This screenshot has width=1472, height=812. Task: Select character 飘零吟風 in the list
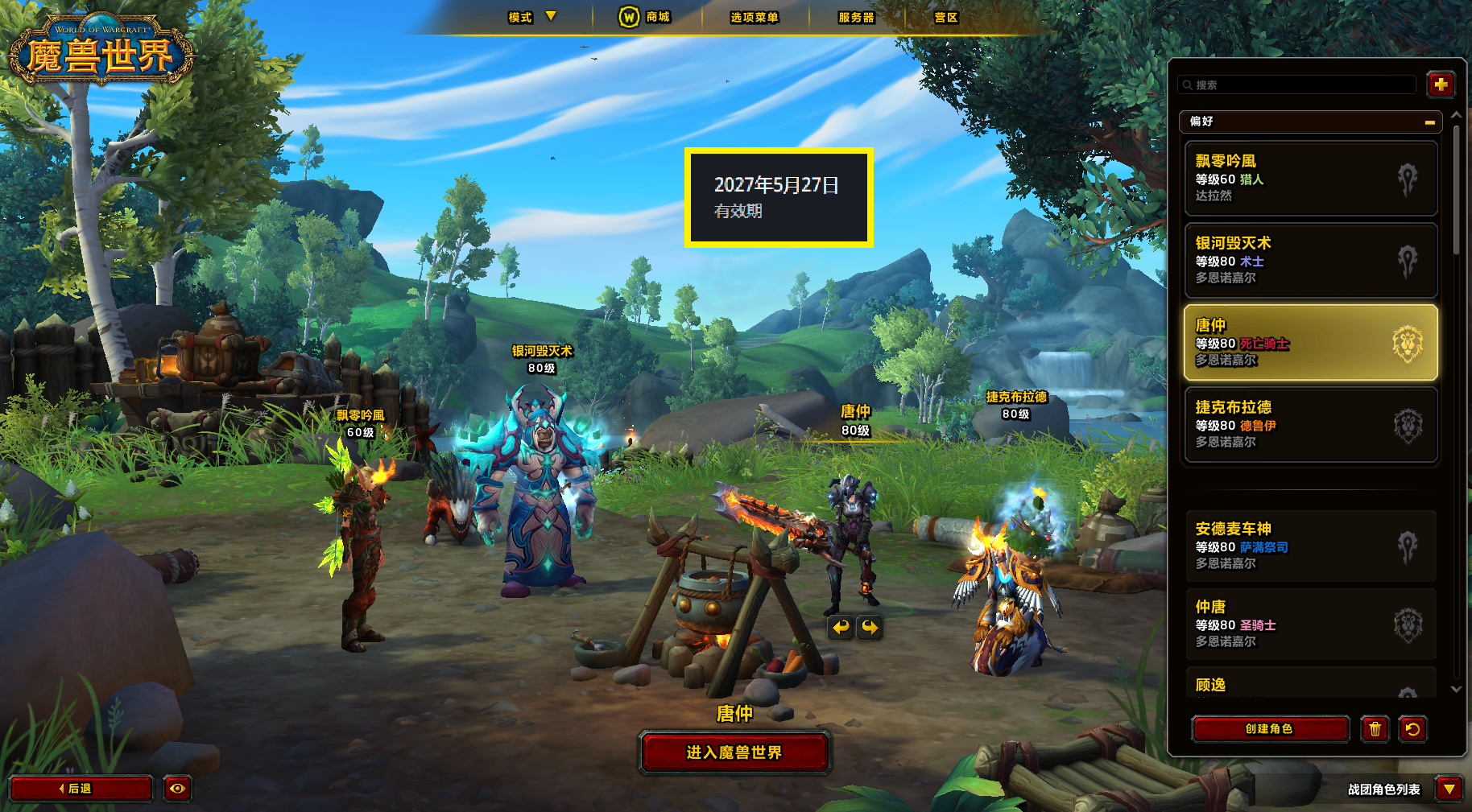pos(1310,179)
